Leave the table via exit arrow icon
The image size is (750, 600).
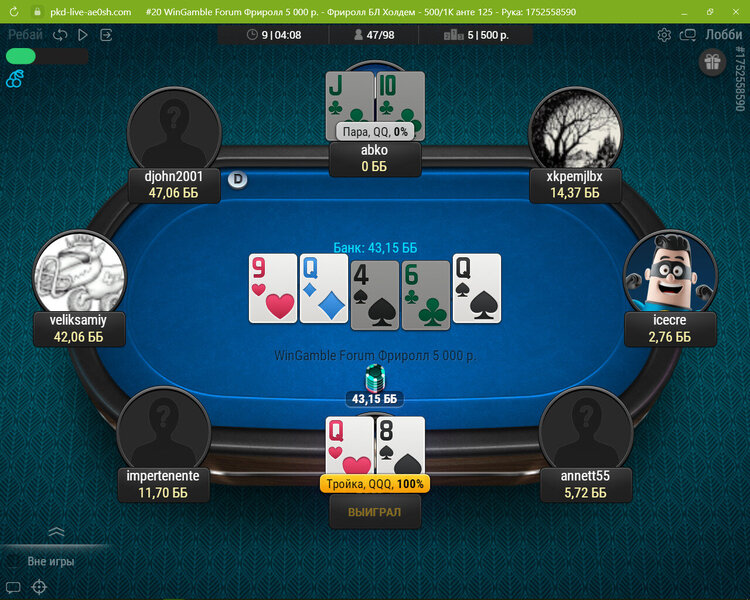[106, 34]
